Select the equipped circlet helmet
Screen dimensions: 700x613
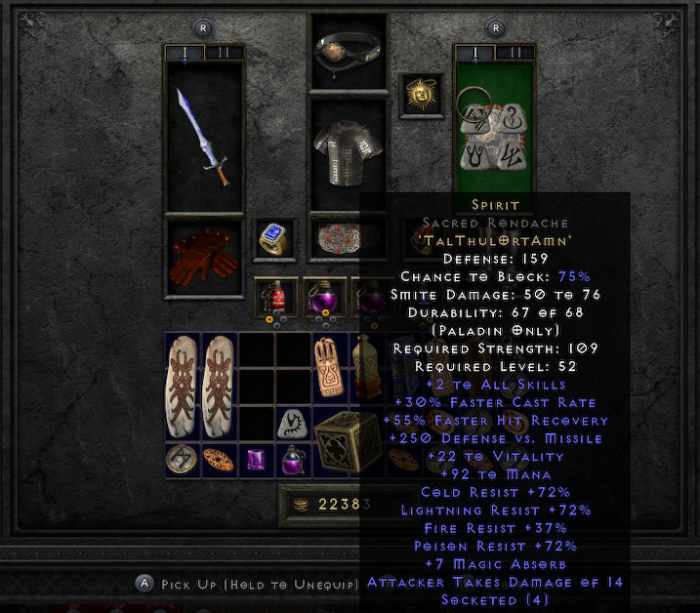[347, 48]
